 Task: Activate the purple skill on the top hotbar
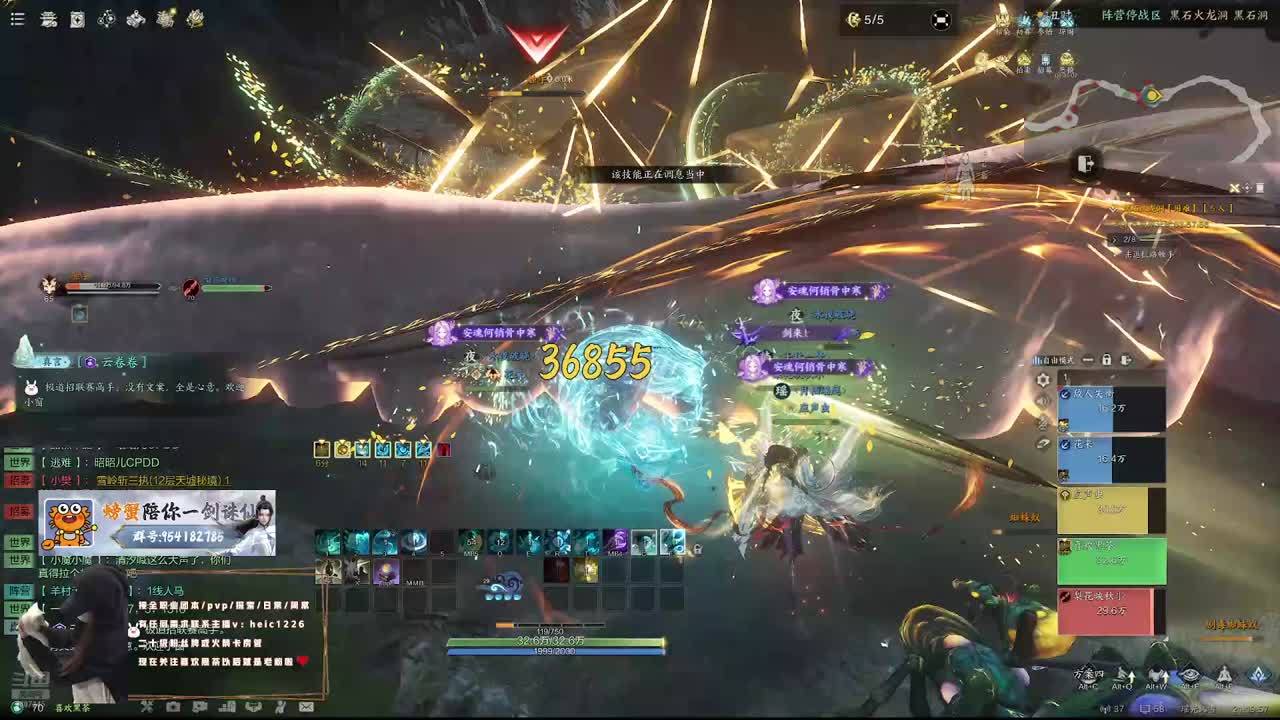(615, 542)
